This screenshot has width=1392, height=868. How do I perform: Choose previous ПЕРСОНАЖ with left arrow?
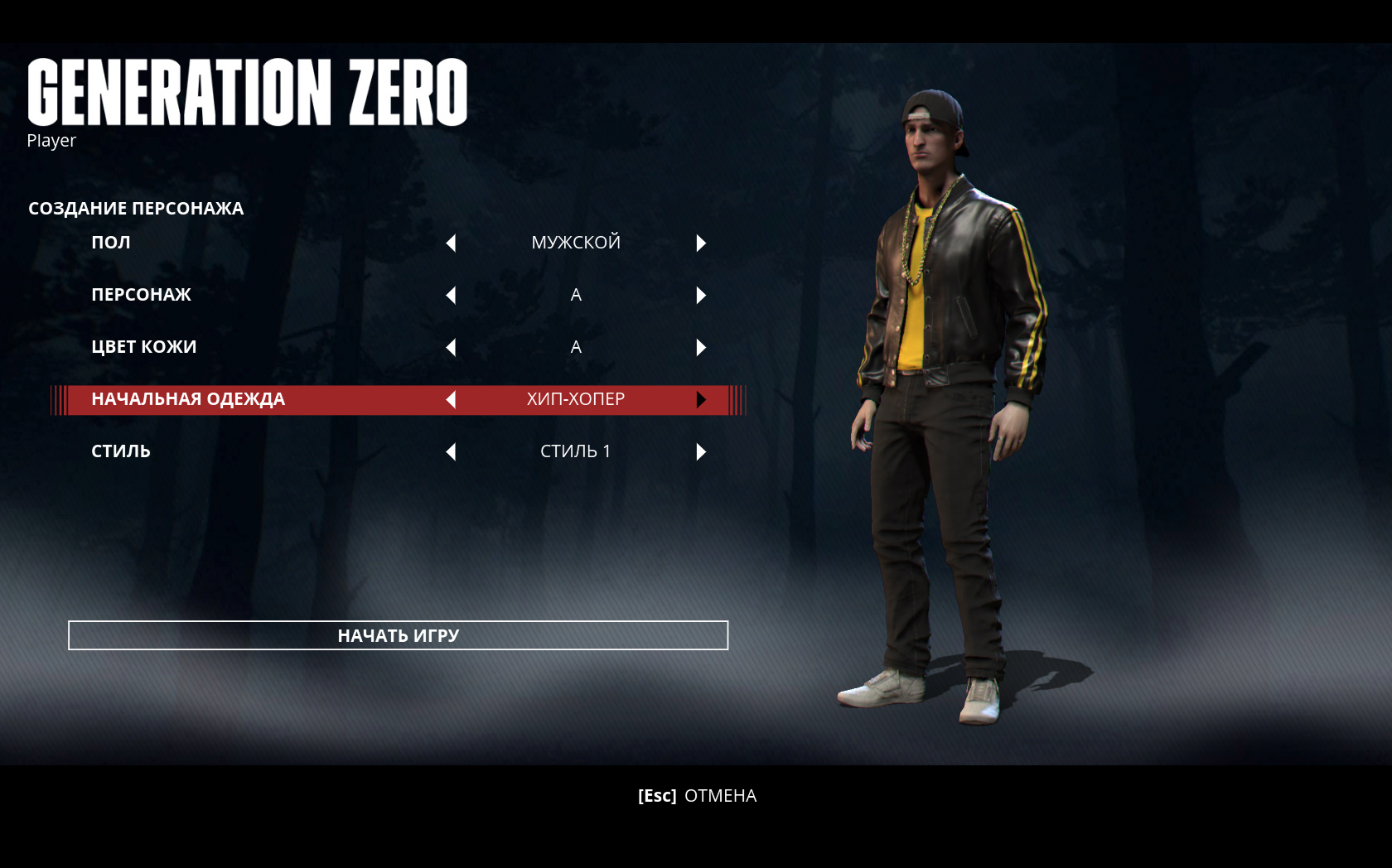(451, 295)
